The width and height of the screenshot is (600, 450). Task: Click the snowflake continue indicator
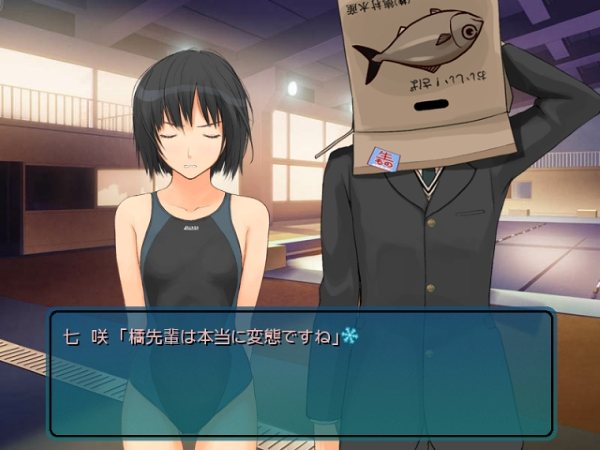(x=350, y=336)
